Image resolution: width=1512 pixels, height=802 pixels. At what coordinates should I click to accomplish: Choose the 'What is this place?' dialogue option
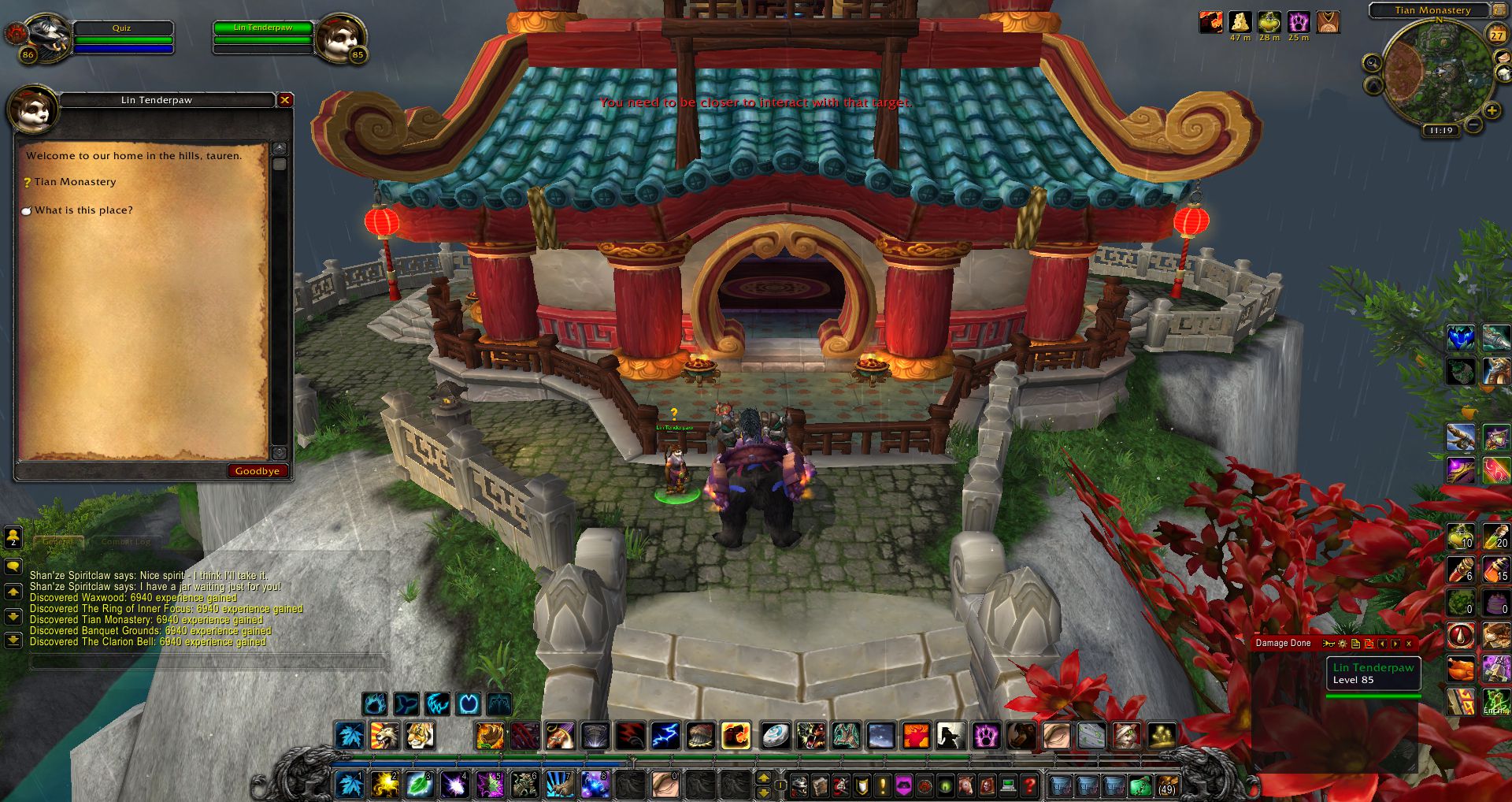coord(83,210)
